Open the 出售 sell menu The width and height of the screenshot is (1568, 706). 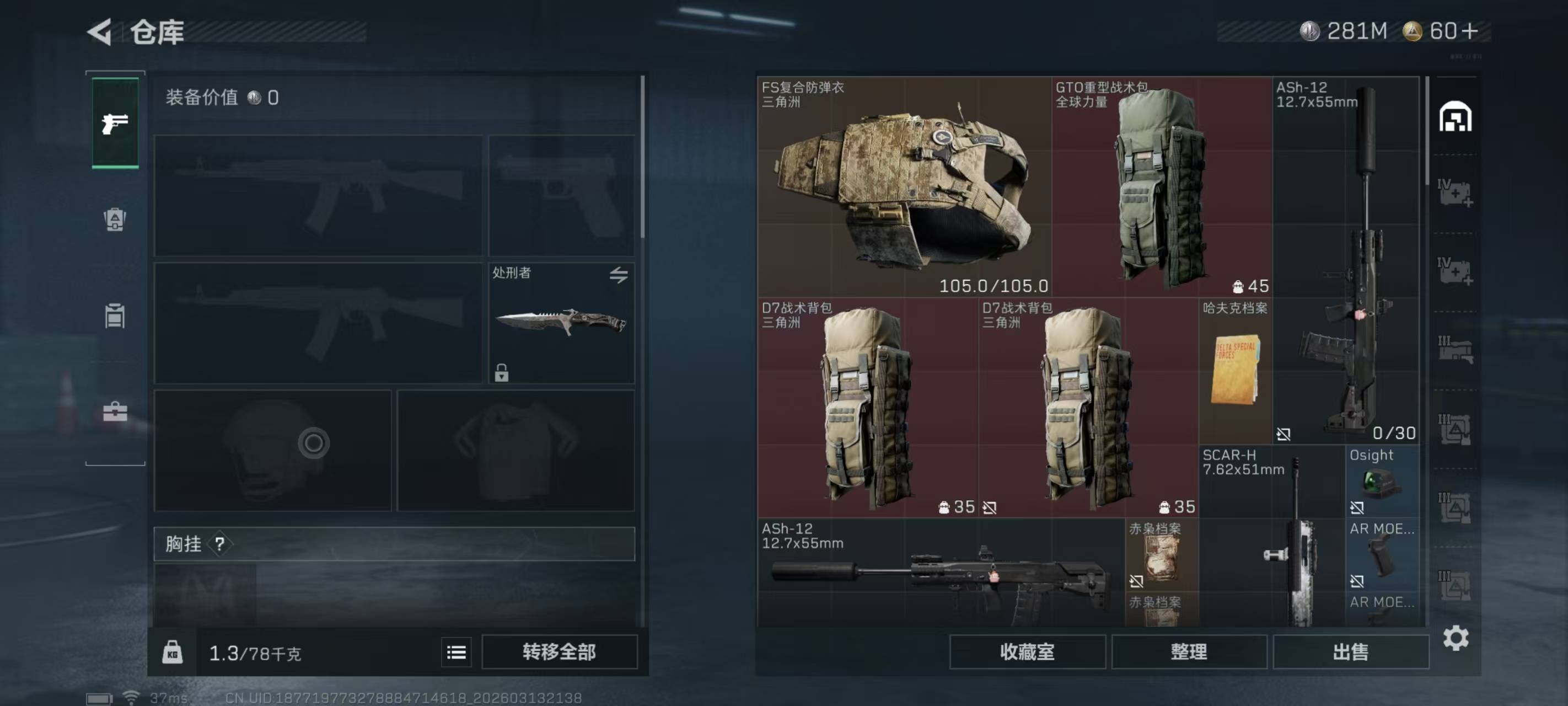(x=1350, y=652)
